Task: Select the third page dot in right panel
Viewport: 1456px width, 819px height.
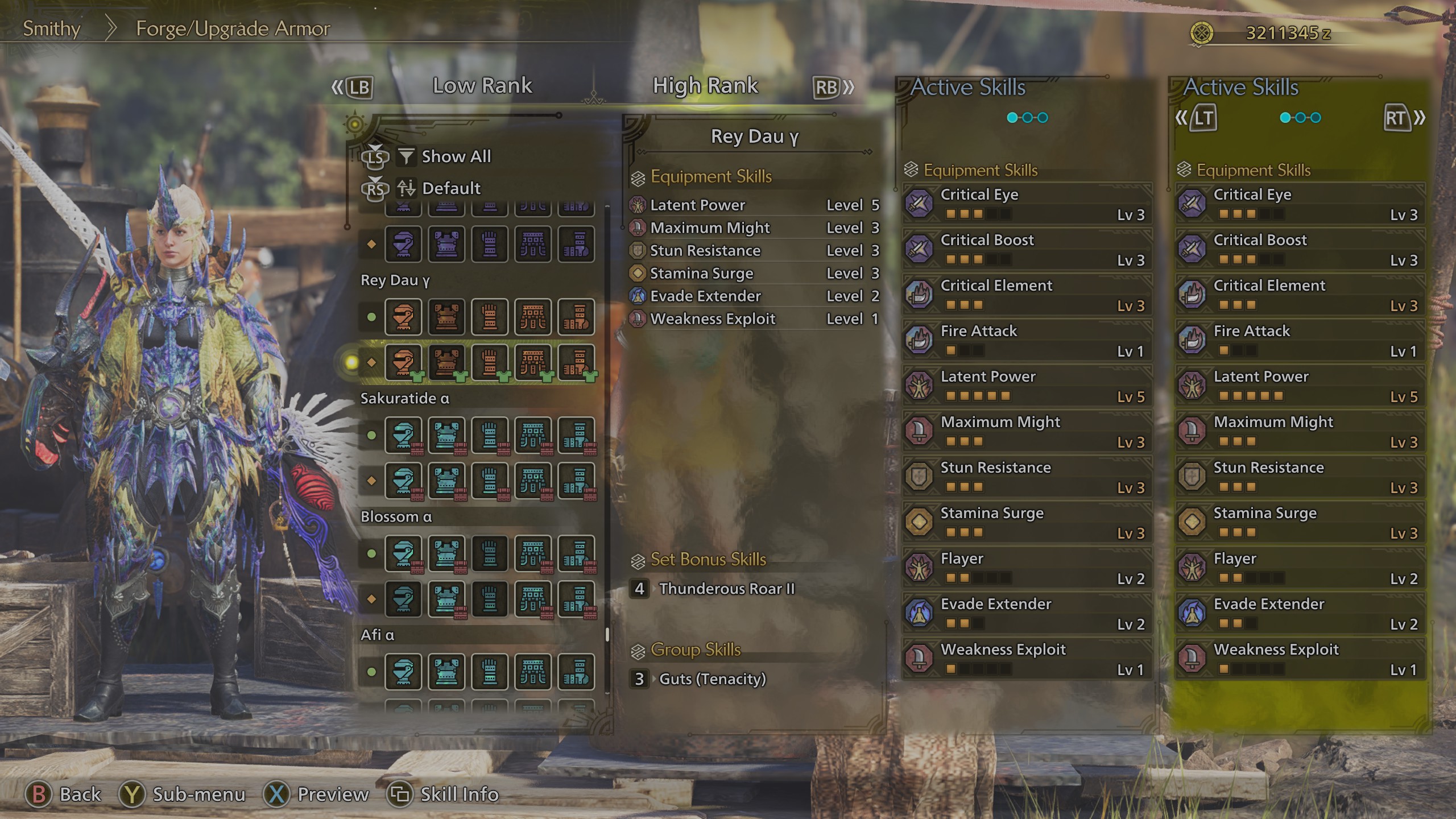Action: click(x=1317, y=117)
